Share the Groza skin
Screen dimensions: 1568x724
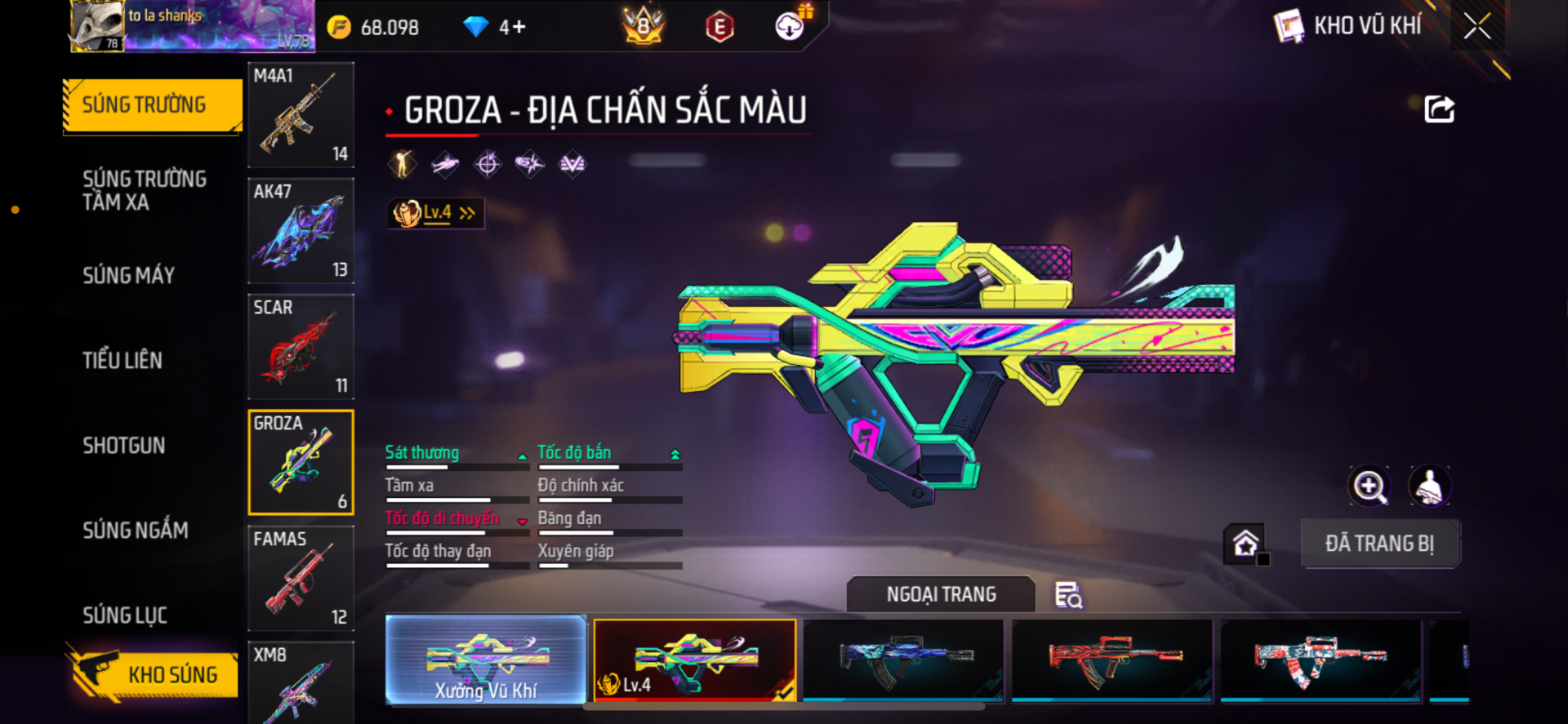coord(1439,109)
